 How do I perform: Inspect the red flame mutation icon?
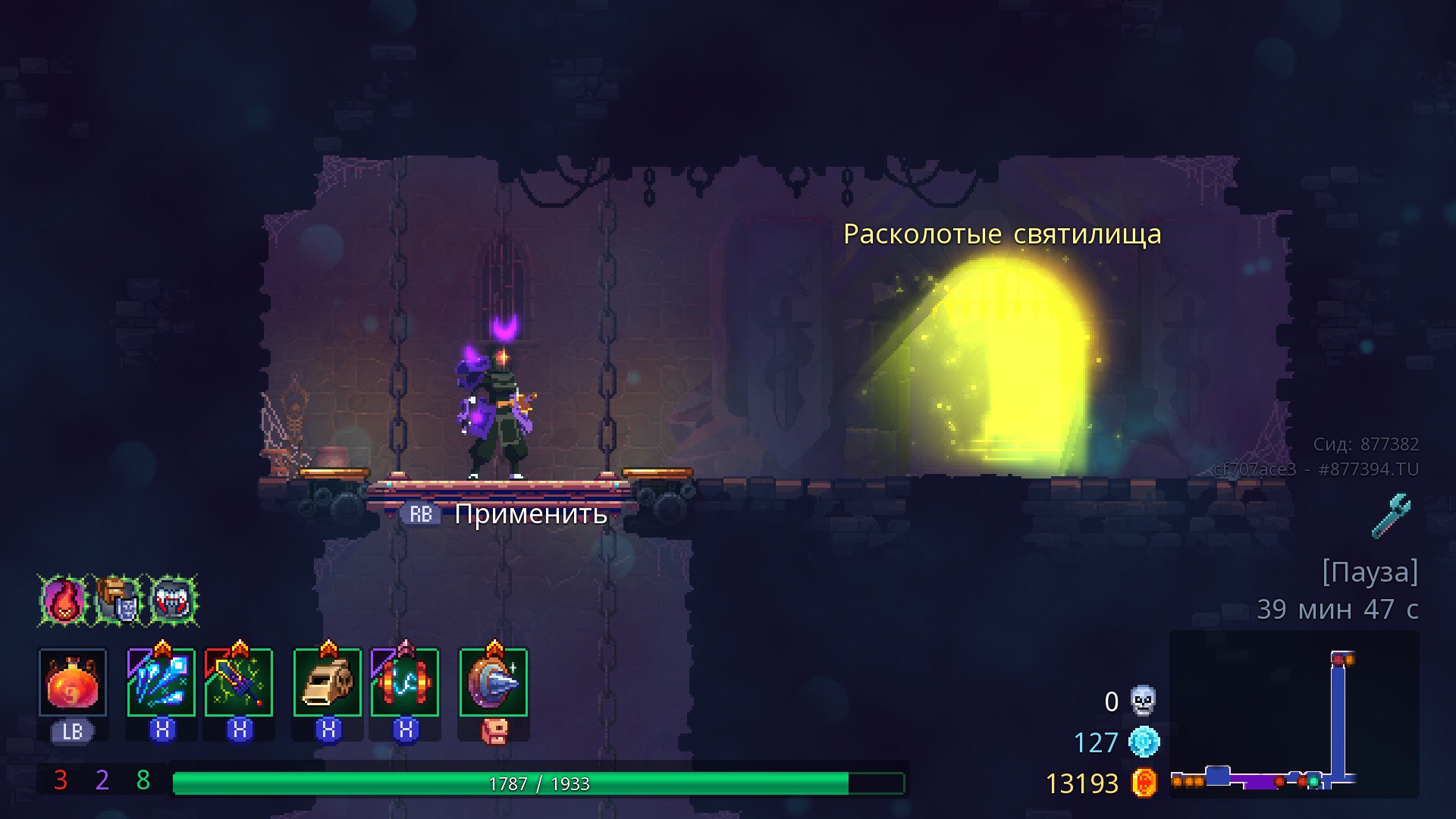click(64, 601)
